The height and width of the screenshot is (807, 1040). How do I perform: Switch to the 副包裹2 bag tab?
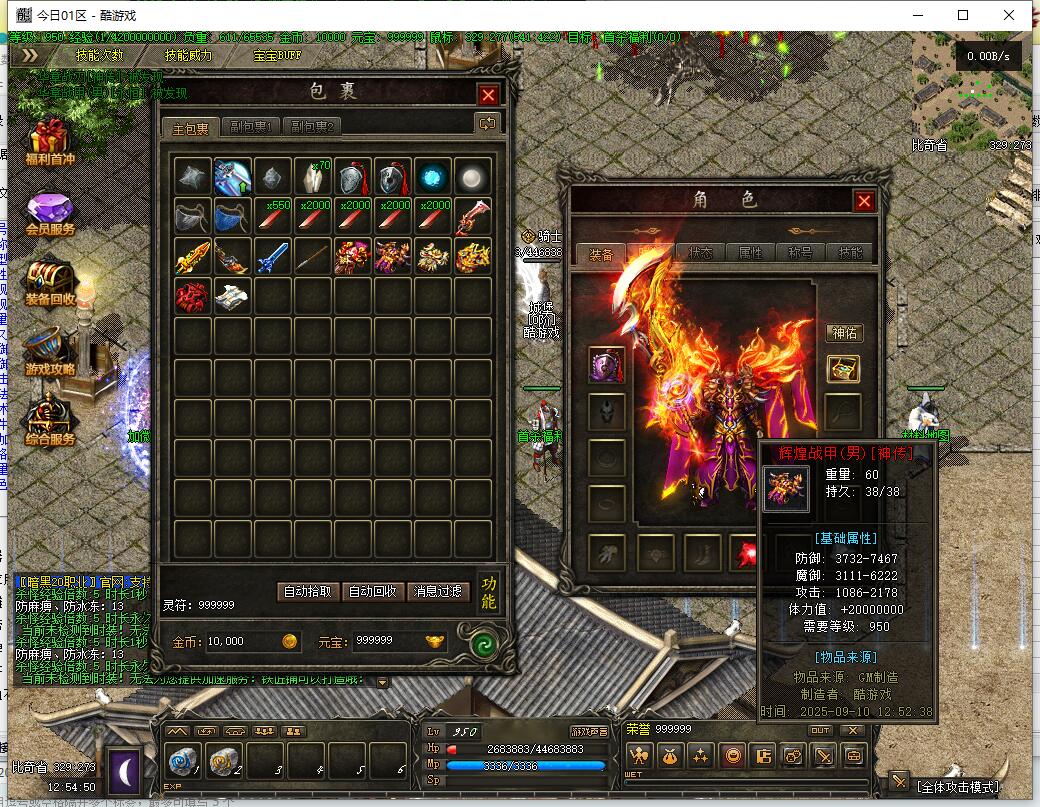[x=312, y=127]
